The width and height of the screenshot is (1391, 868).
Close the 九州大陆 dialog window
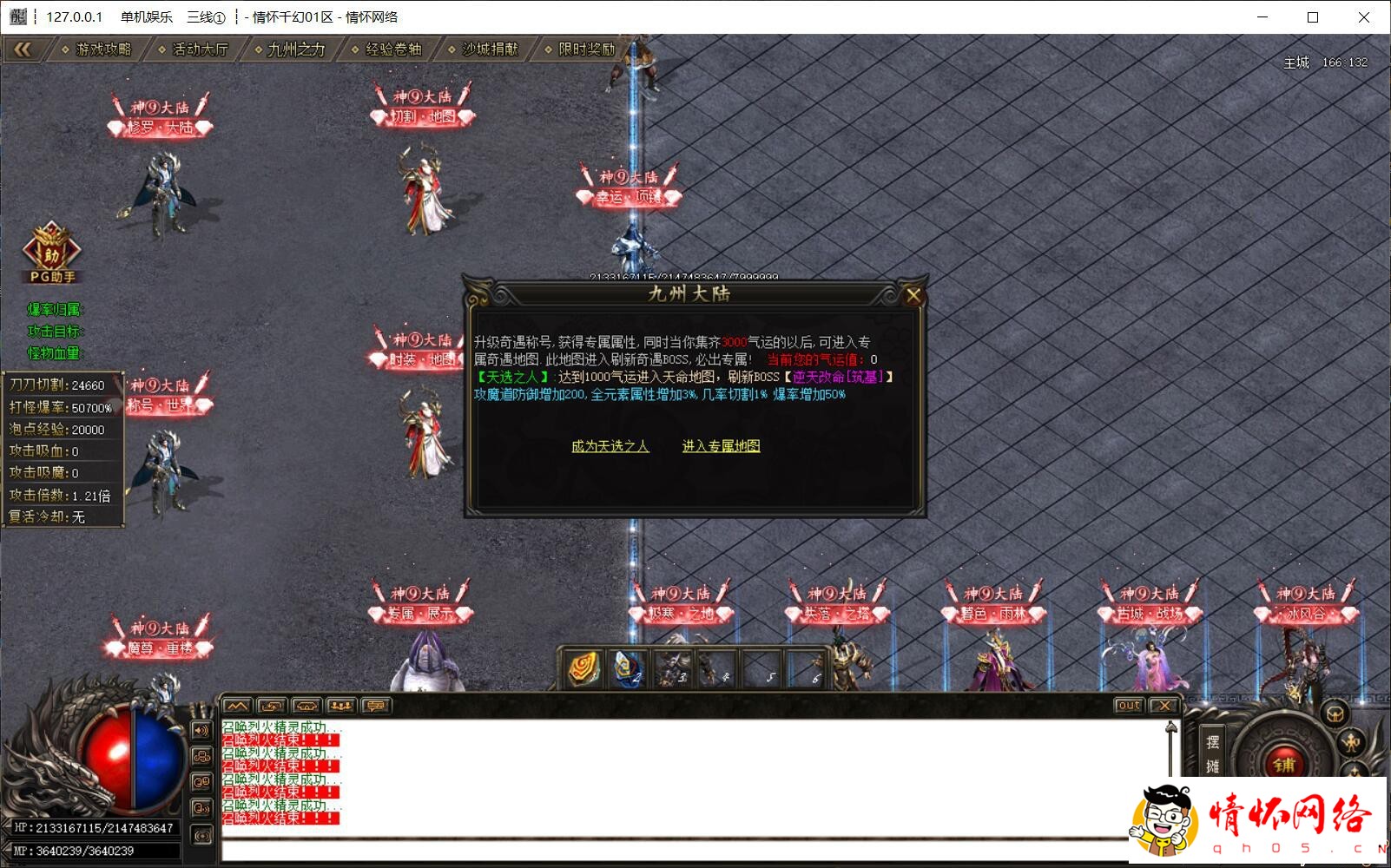click(x=913, y=296)
